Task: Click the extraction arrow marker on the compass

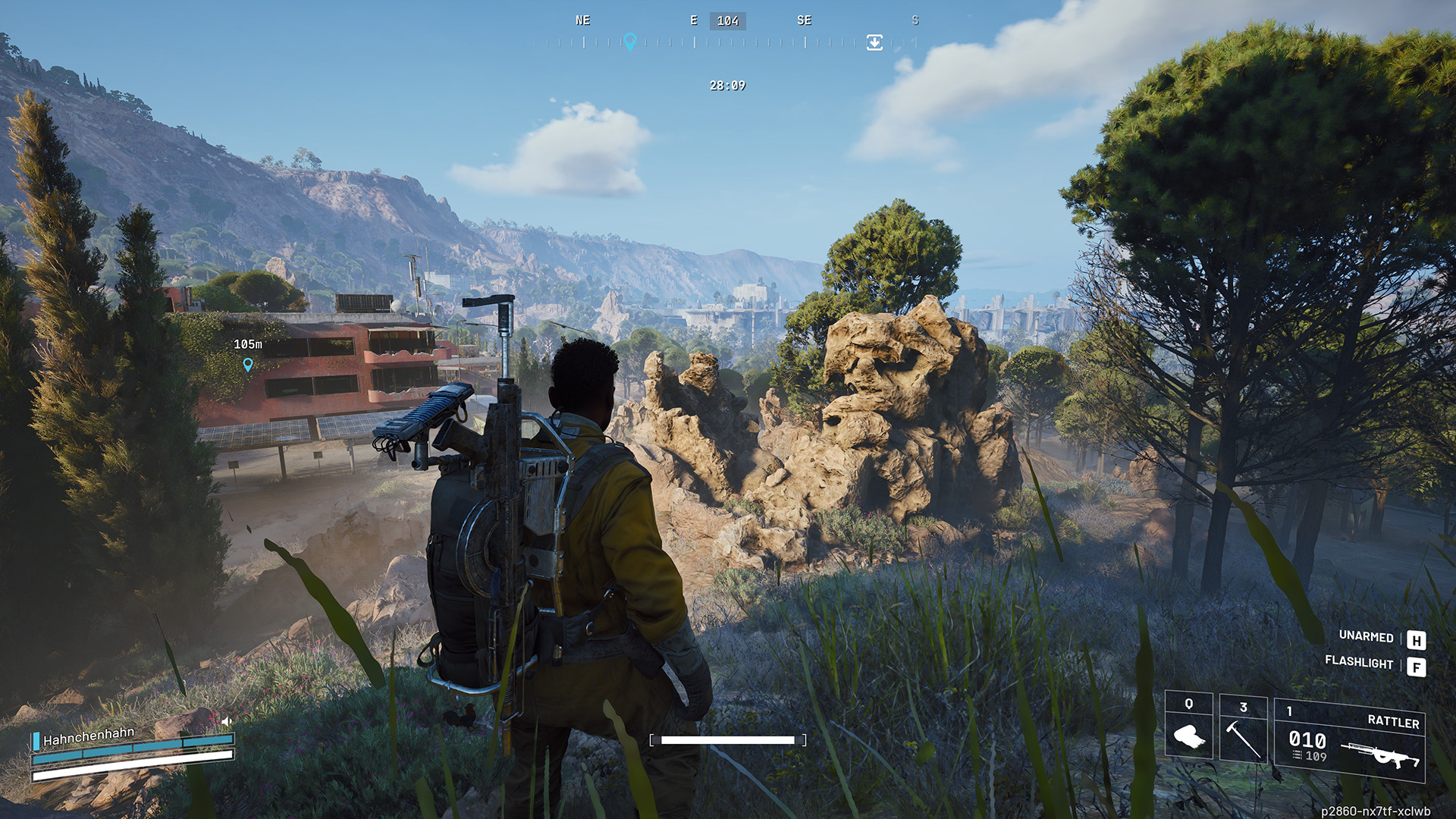Action: (x=874, y=42)
